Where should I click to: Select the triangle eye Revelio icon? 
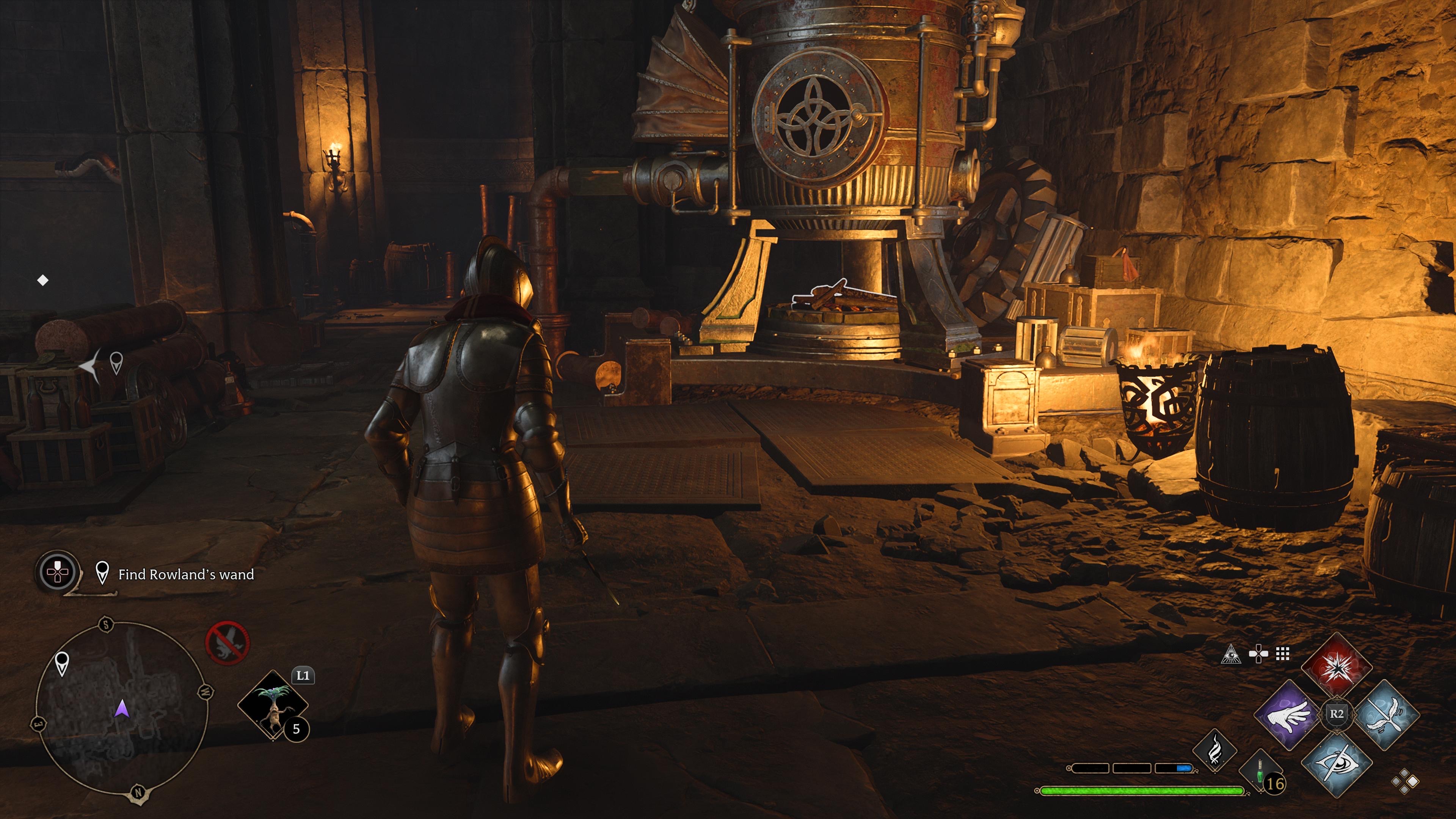pyautogui.click(x=1231, y=654)
